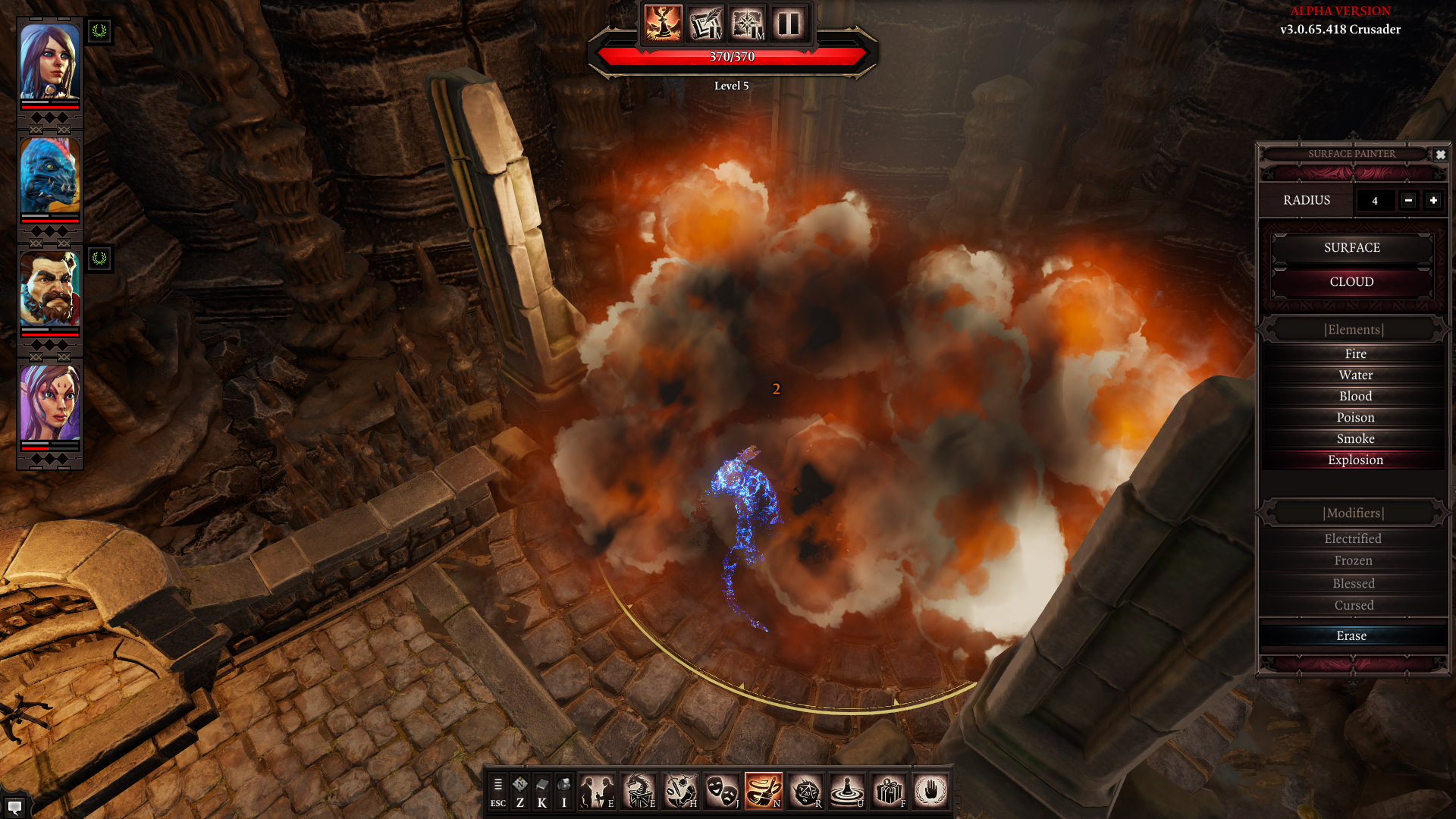This screenshot has width=1456, height=819.
Task: Select the Explosion element
Action: (x=1354, y=460)
